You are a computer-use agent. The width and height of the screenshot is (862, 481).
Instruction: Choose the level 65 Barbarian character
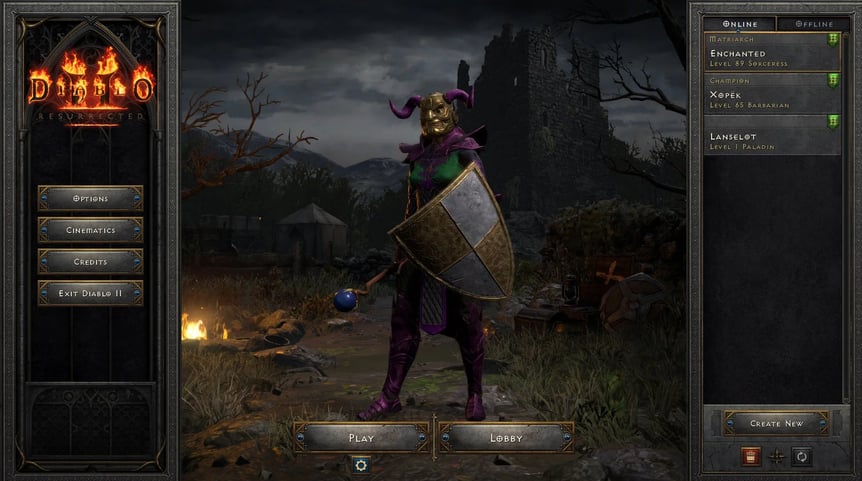click(771, 95)
